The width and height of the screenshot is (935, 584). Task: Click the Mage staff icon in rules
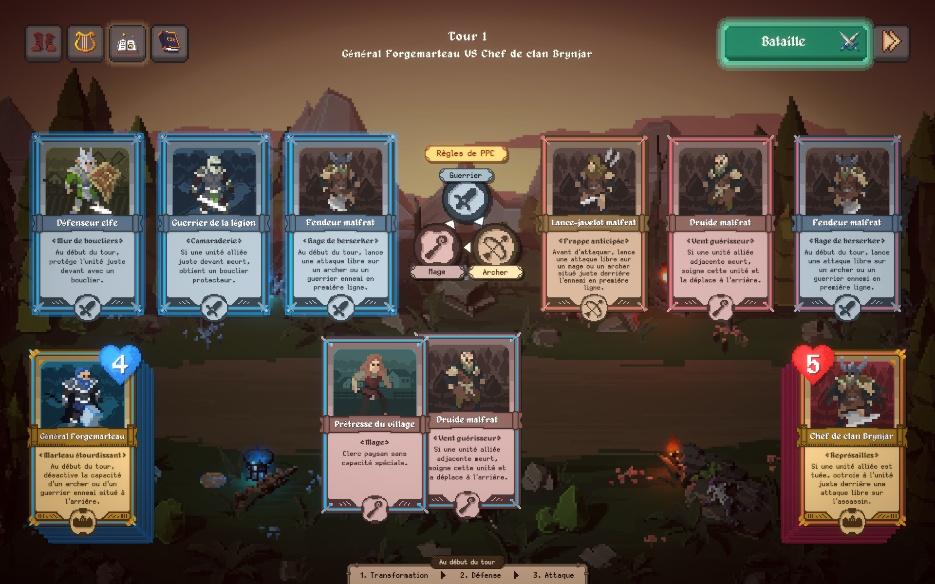pyautogui.click(x=437, y=246)
